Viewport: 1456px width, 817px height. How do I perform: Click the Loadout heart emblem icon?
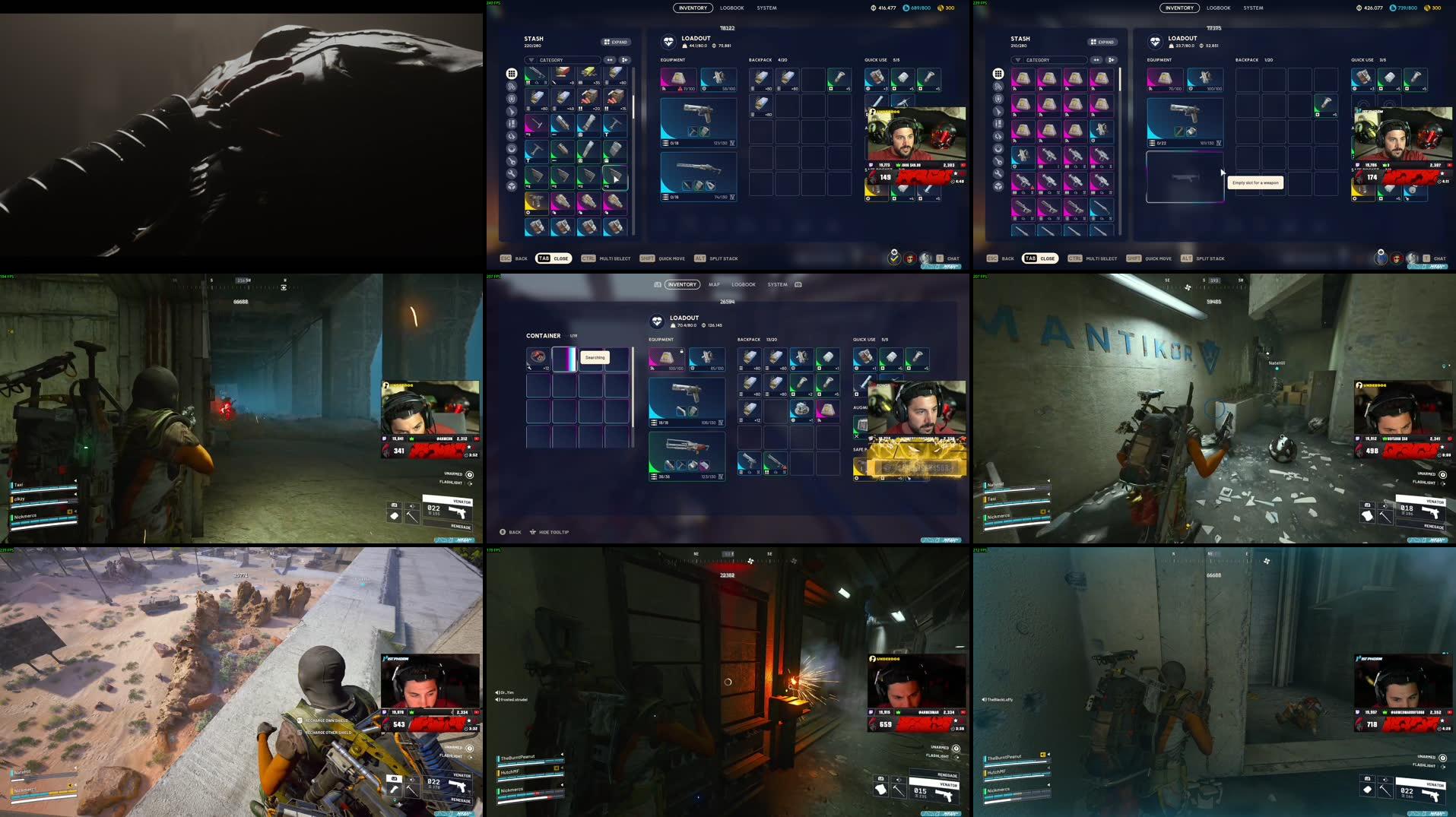tap(668, 40)
